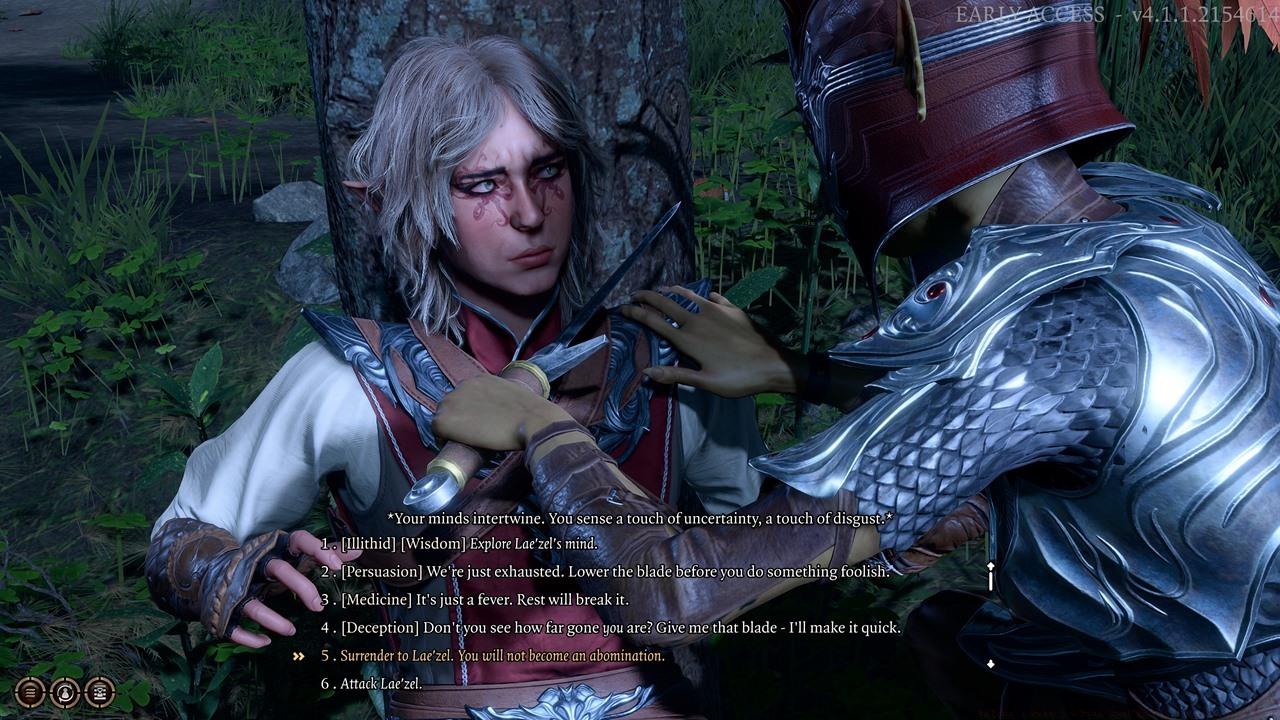Click the dialogue list scroll-down arrow

point(990,664)
